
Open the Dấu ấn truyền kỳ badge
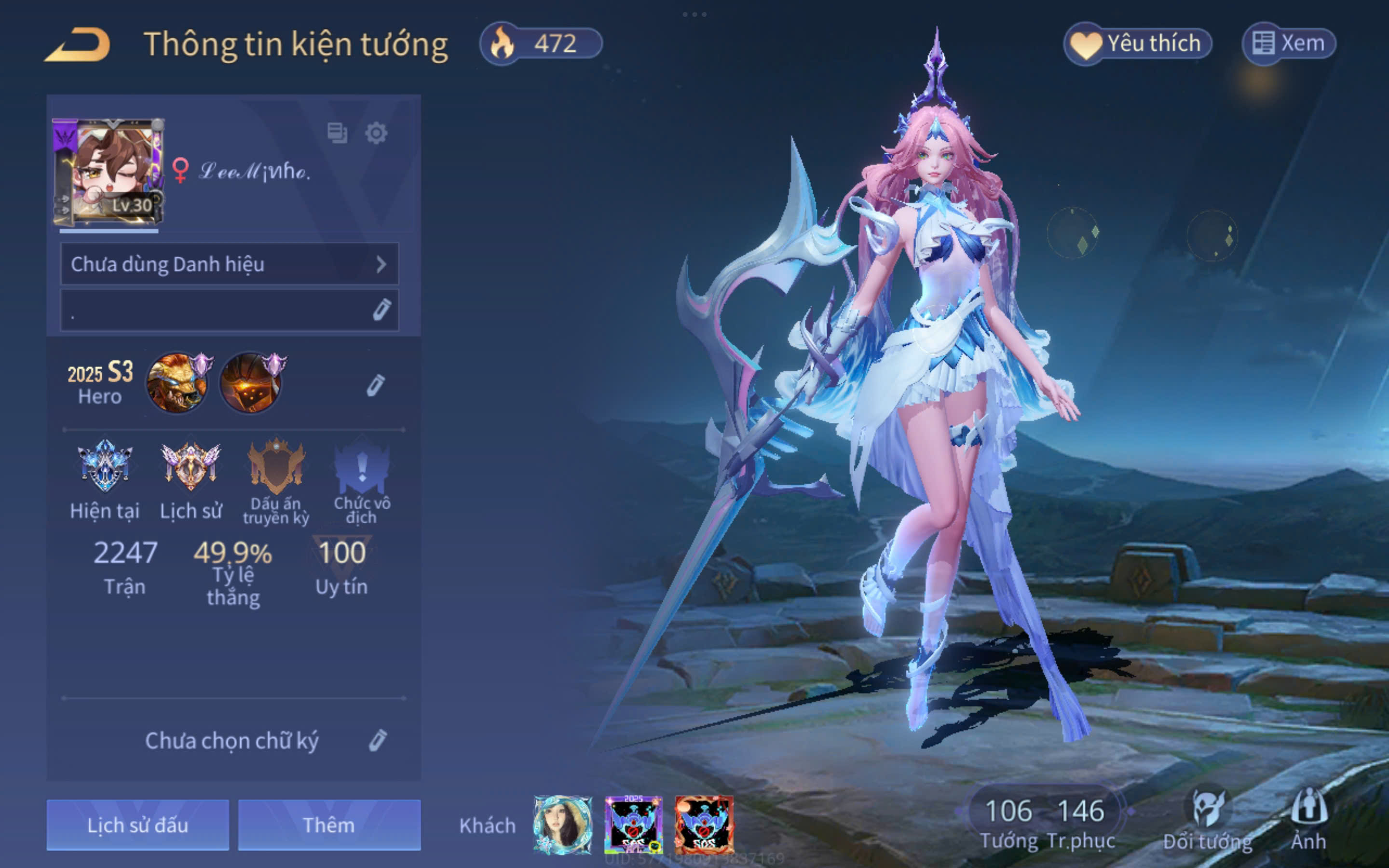coord(276,466)
